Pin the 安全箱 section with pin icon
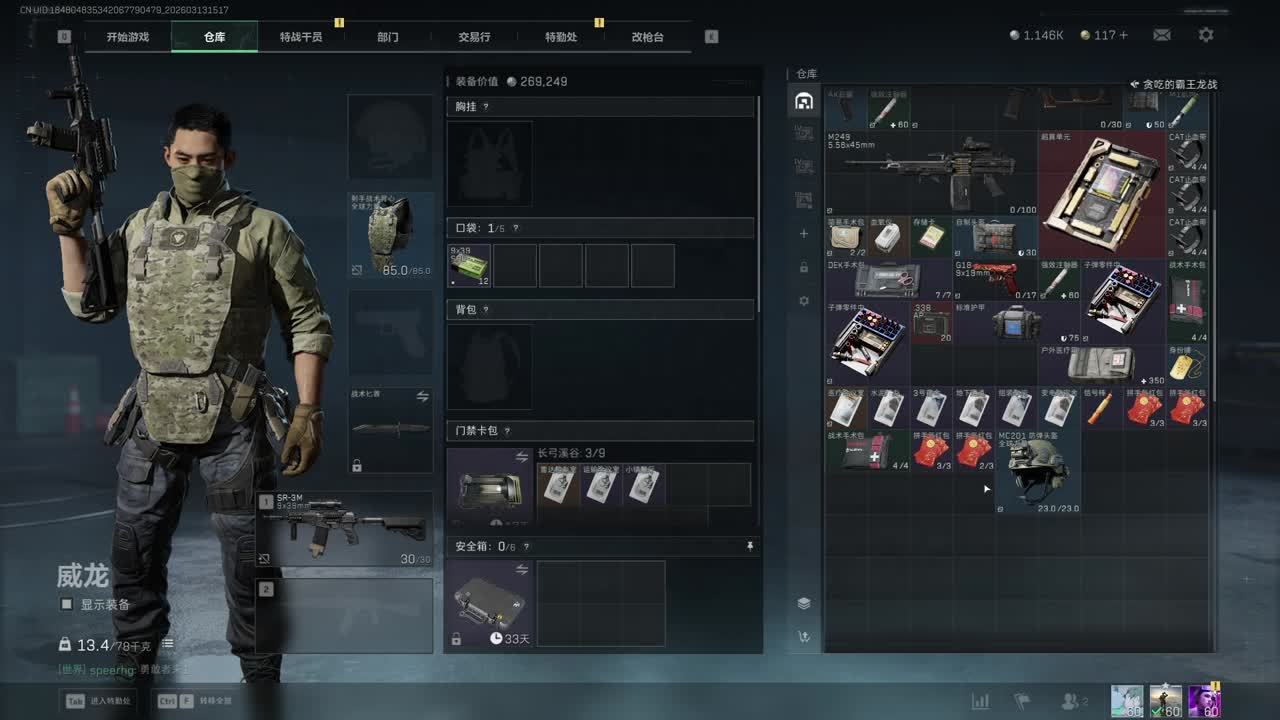 tap(750, 546)
